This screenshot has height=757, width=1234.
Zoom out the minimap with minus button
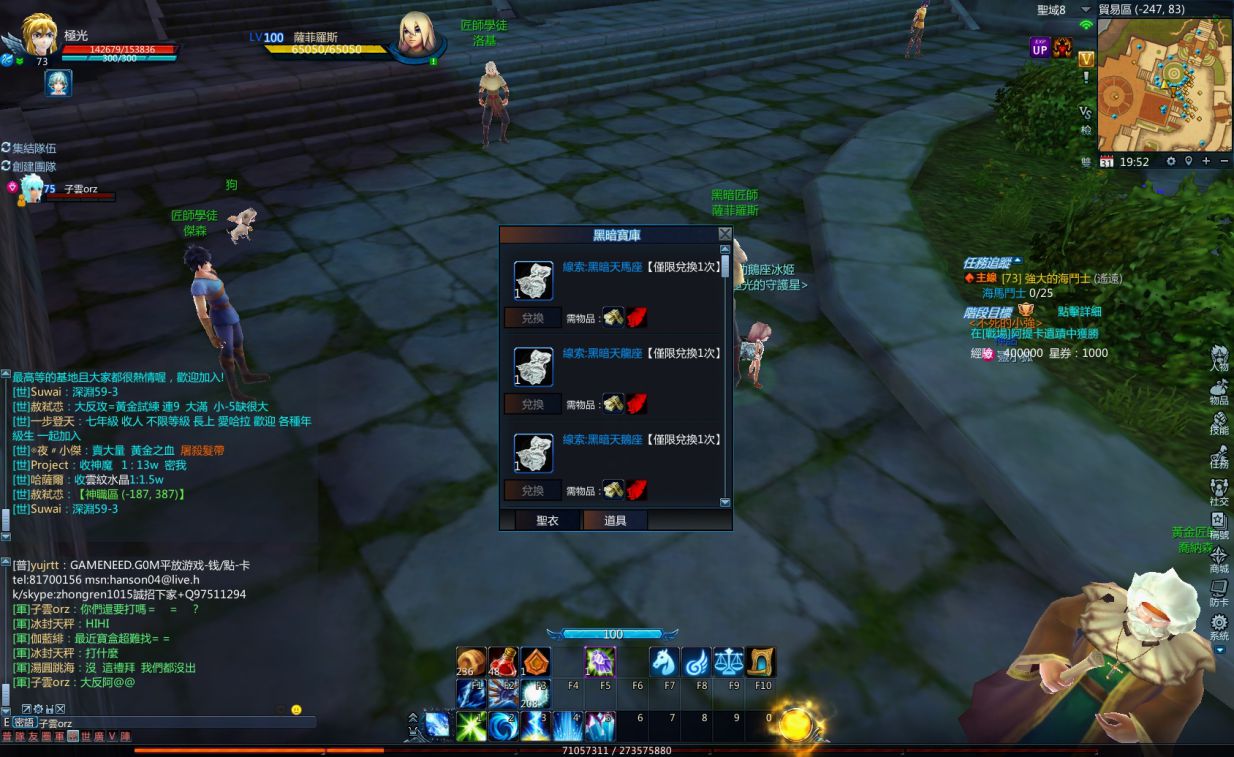[1224, 161]
